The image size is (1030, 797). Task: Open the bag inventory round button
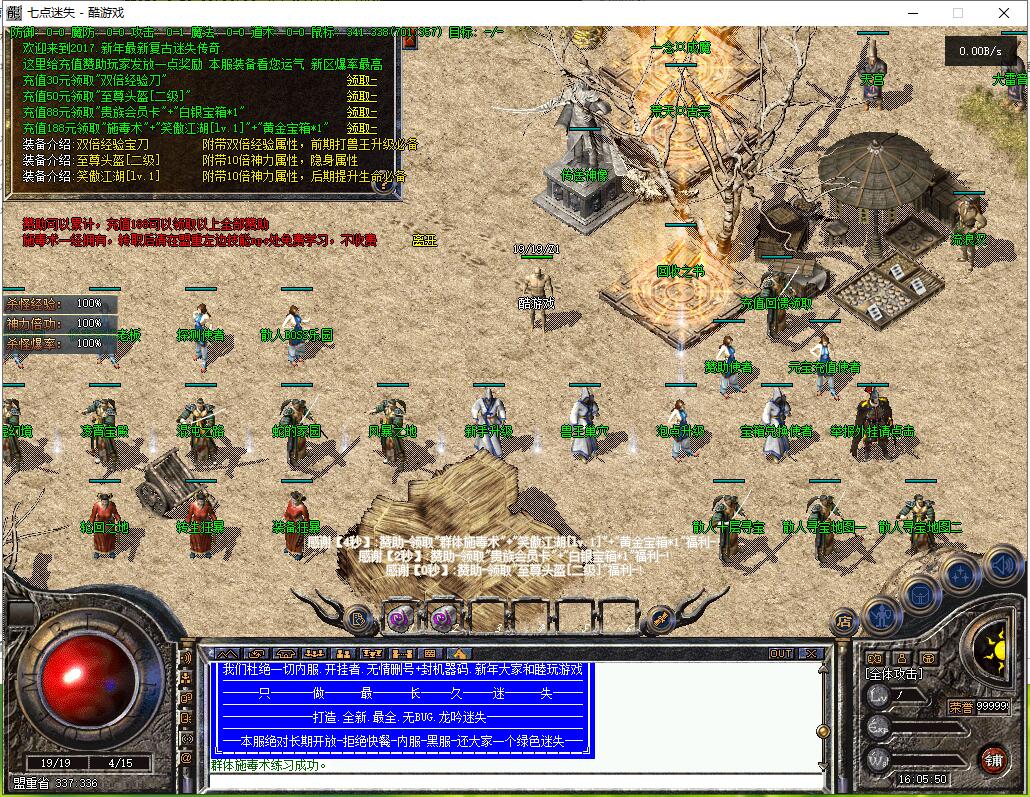pos(920,593)
